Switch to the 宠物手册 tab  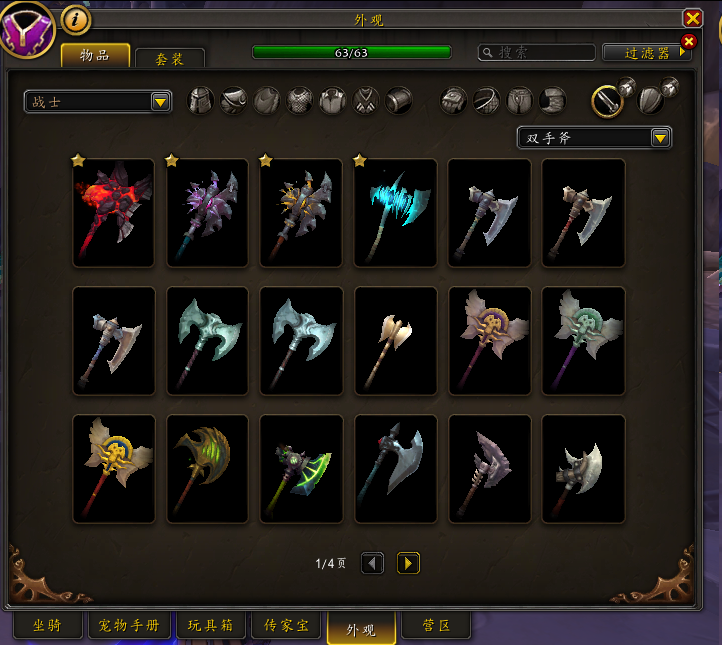(130, 626)
